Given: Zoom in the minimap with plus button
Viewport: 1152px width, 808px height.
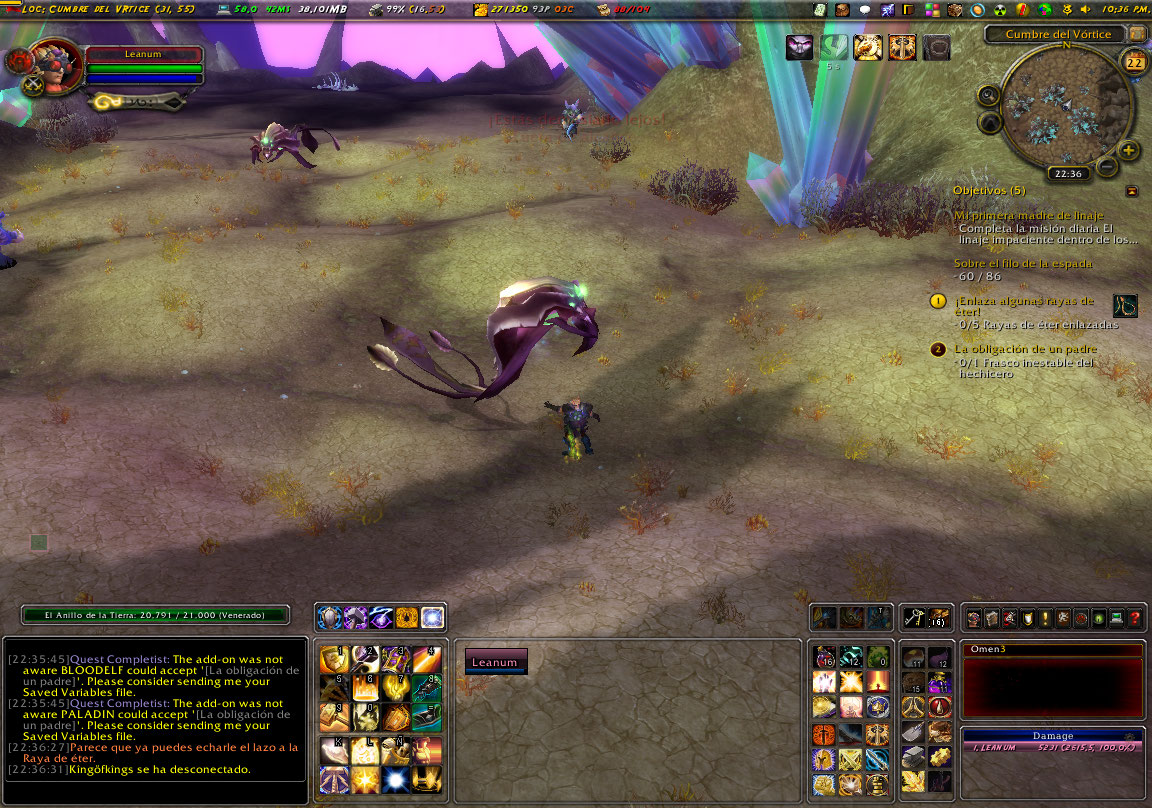Looking at the screenshot, I should [1129, 151].
